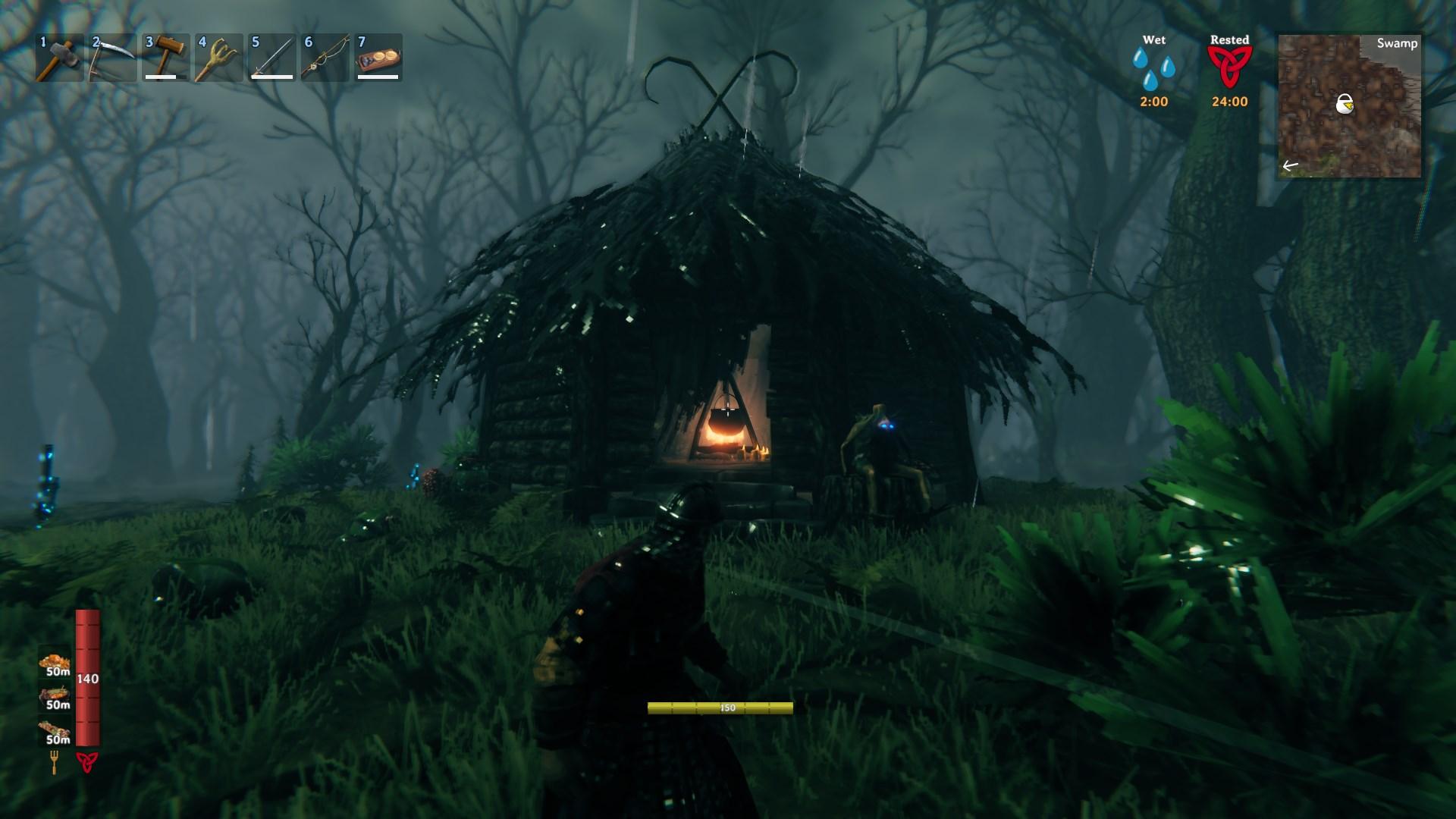Choose the wooden mallet in slot 3
Viewport: 1456px width, 819px height.
165,58
